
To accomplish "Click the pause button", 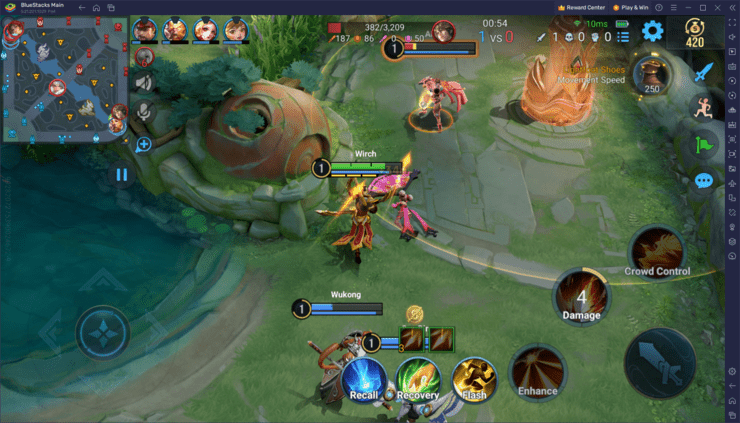I will click(122, 175).
